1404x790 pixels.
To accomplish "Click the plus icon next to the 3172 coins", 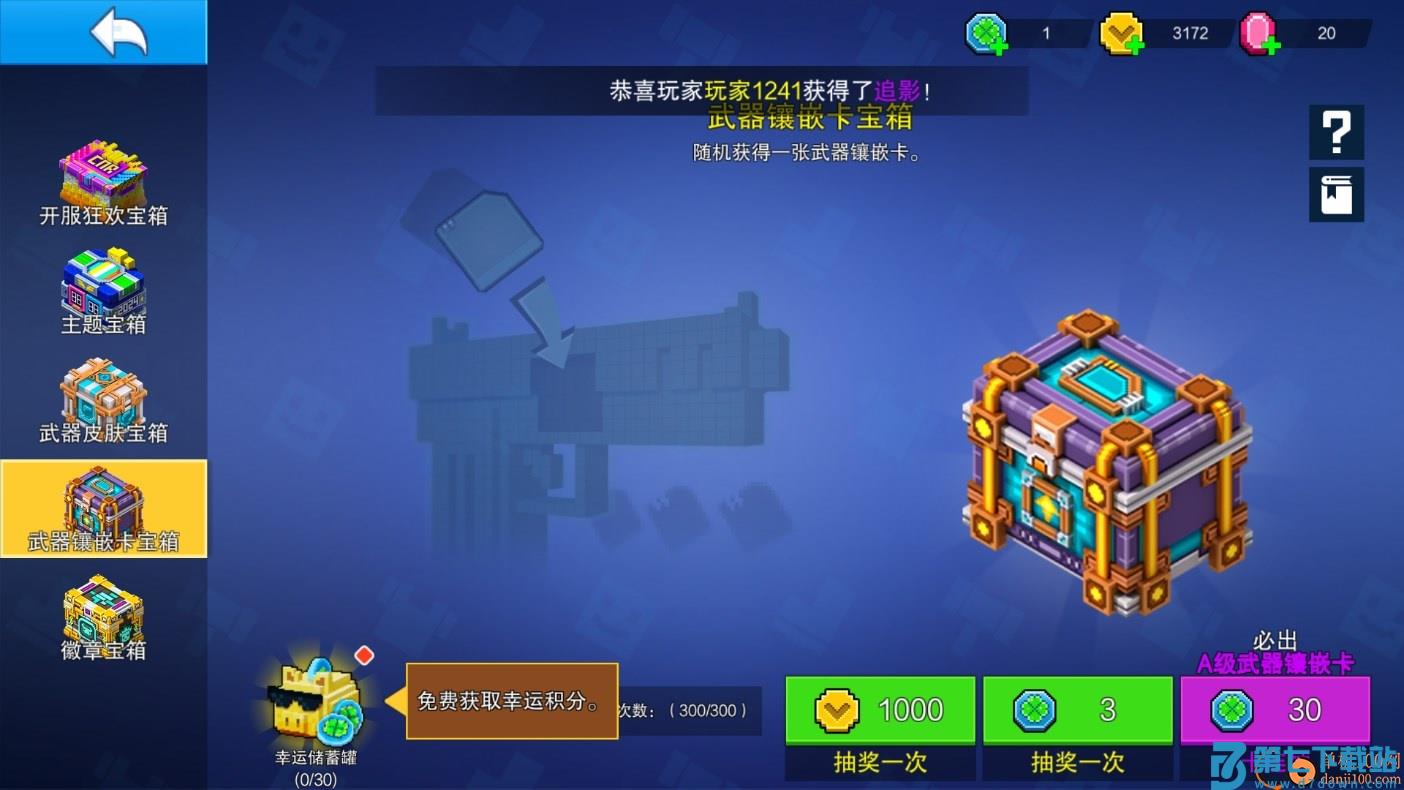I will (x=1138, y=43).
